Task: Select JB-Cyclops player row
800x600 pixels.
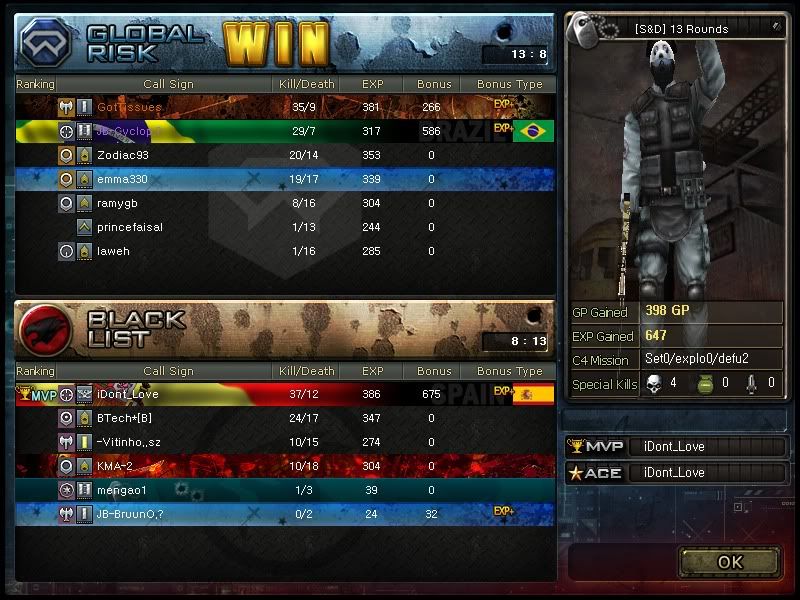Action: [x=285, y=131]
